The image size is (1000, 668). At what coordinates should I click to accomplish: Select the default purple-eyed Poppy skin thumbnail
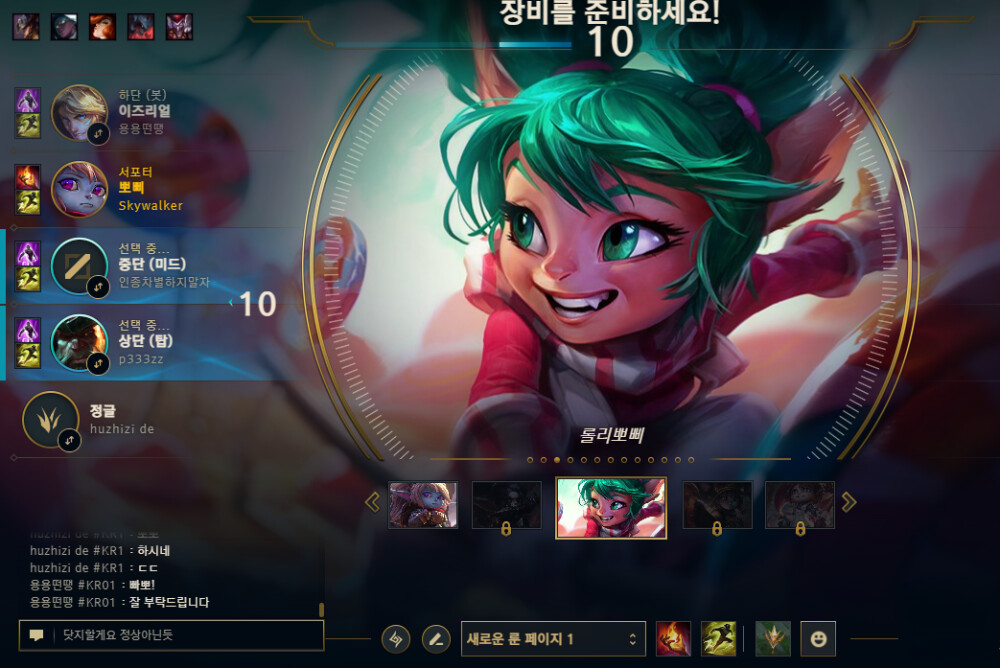[x=423, y=505]
